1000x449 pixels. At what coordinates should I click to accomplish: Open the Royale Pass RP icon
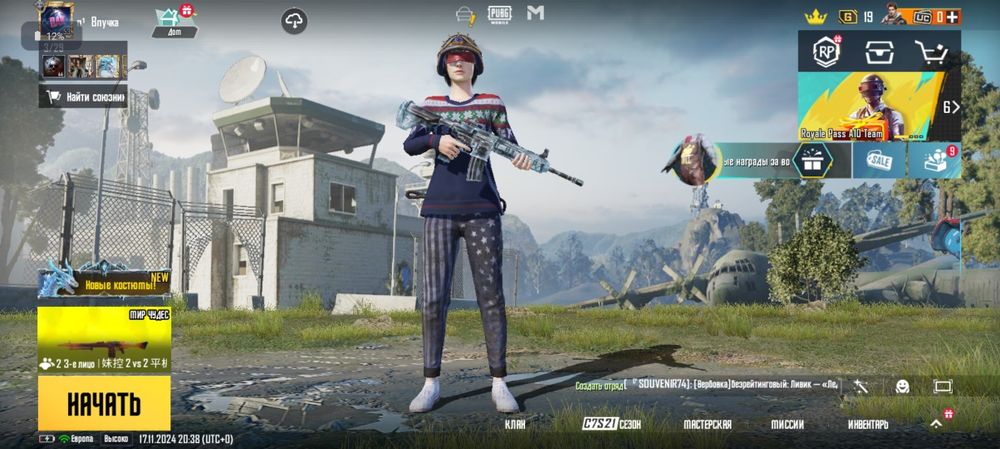827,52
